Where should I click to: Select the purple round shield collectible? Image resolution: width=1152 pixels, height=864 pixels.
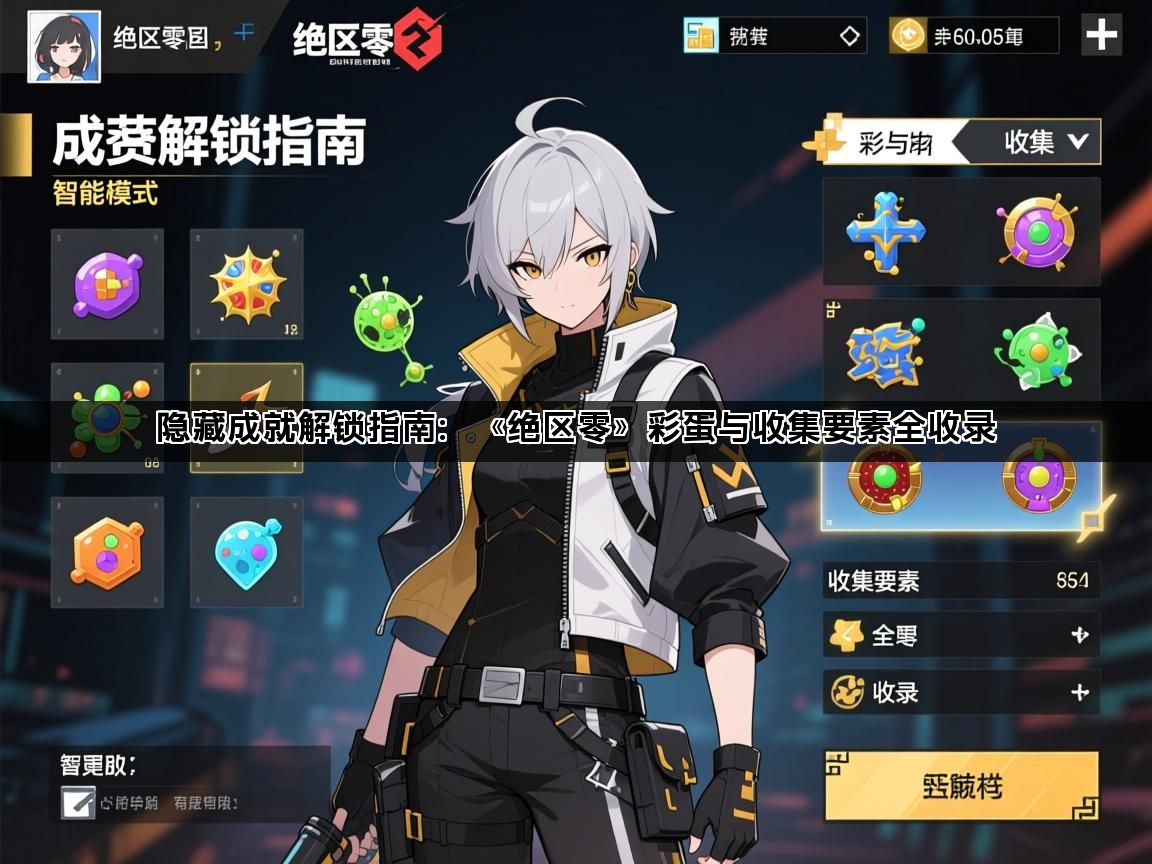1039,231
